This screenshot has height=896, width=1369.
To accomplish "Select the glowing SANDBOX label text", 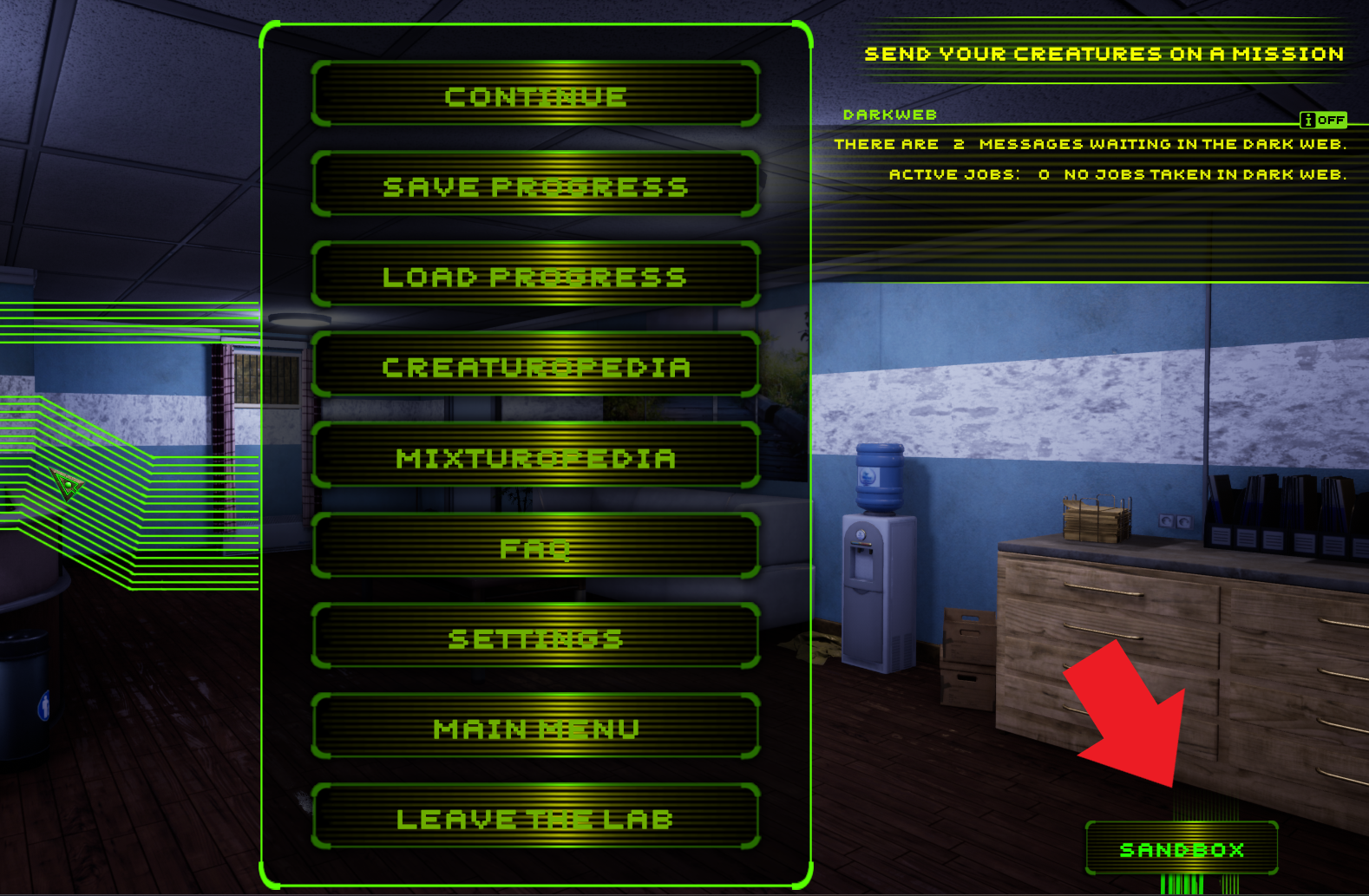I will point(1182,849).
